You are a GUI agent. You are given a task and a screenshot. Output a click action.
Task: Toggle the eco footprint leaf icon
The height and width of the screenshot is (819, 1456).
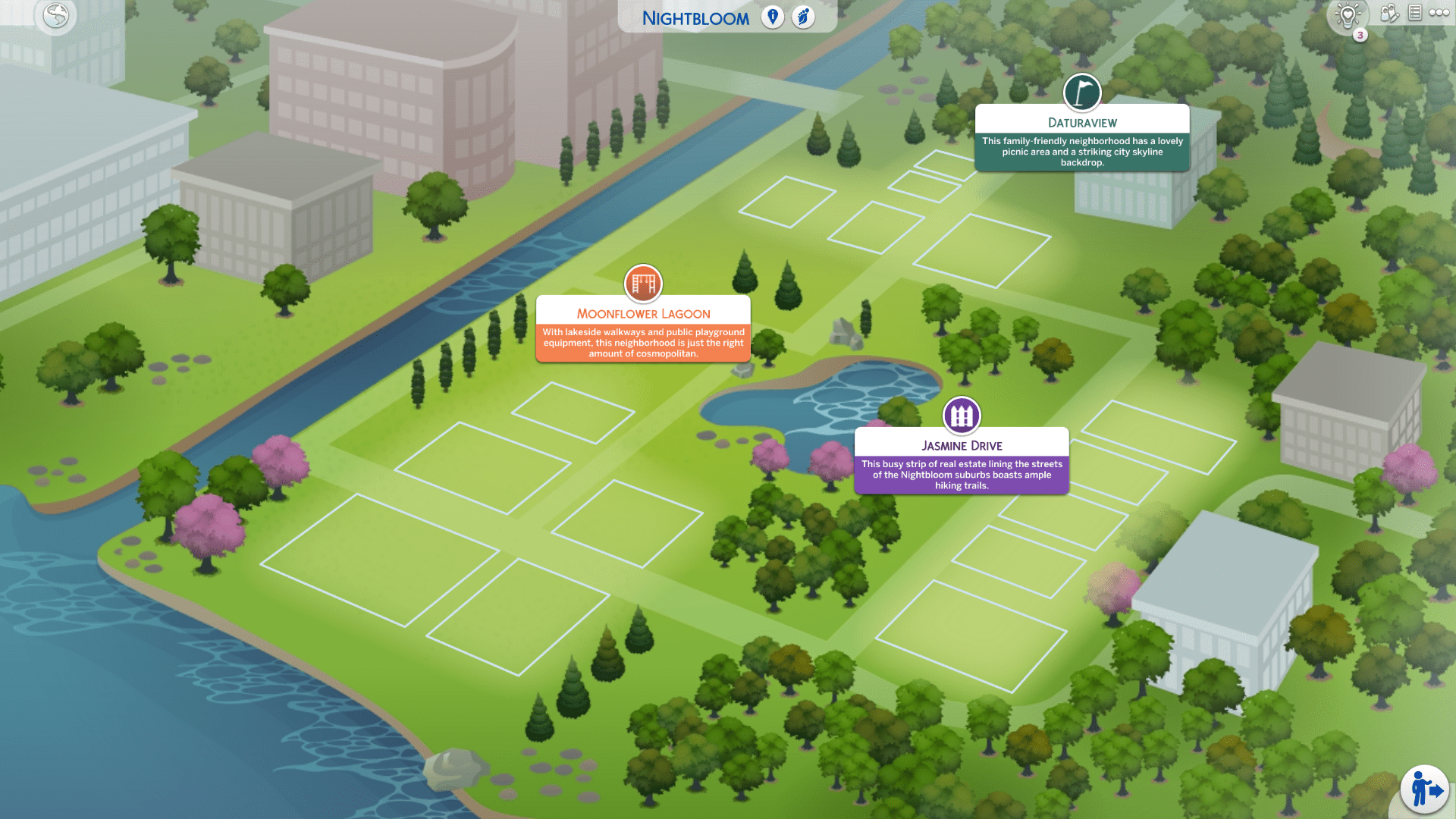pos(803,17)
